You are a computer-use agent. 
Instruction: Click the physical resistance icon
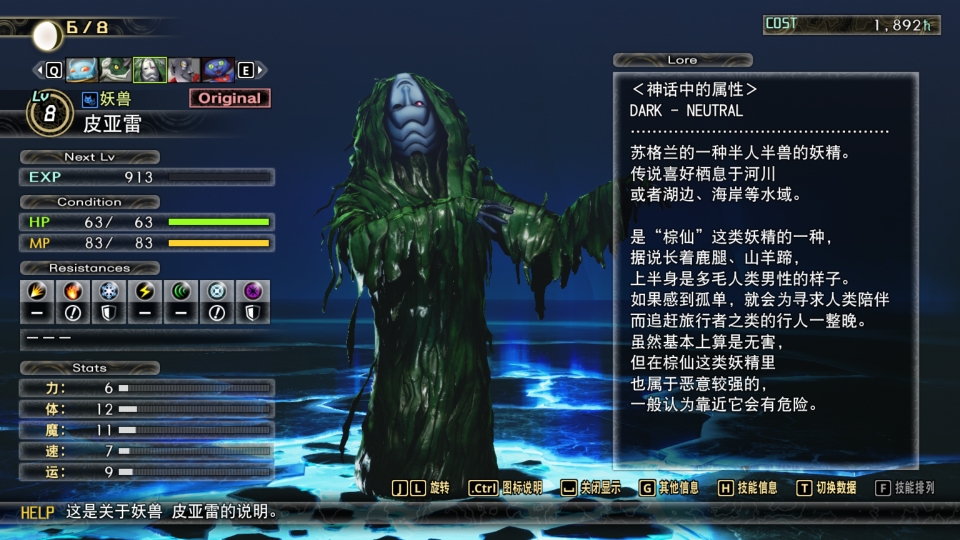coord(36,292)
